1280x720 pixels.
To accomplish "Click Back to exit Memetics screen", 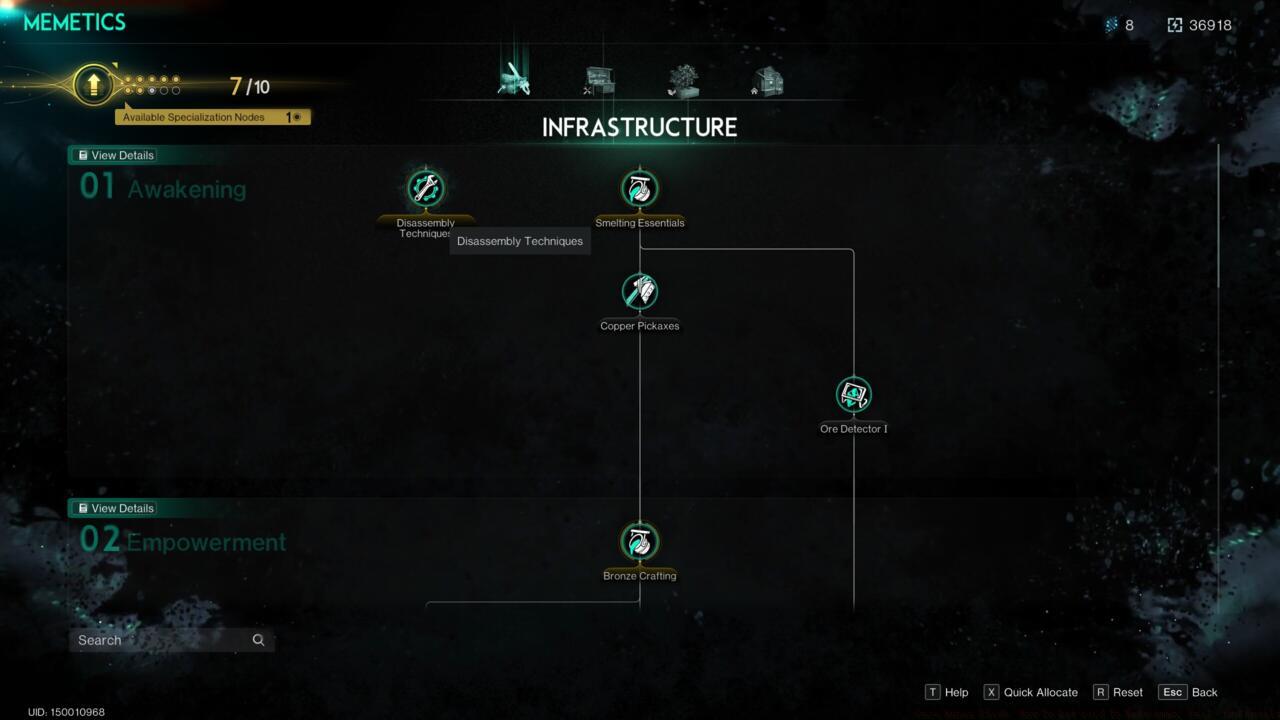I will click(1188, 692).
